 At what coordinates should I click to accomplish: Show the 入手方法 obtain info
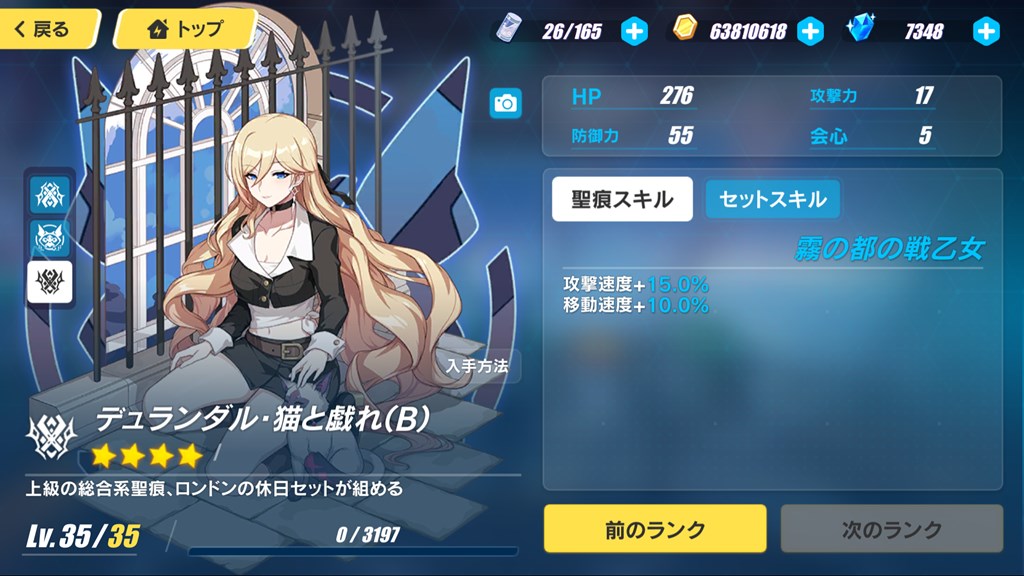[478, 366]
